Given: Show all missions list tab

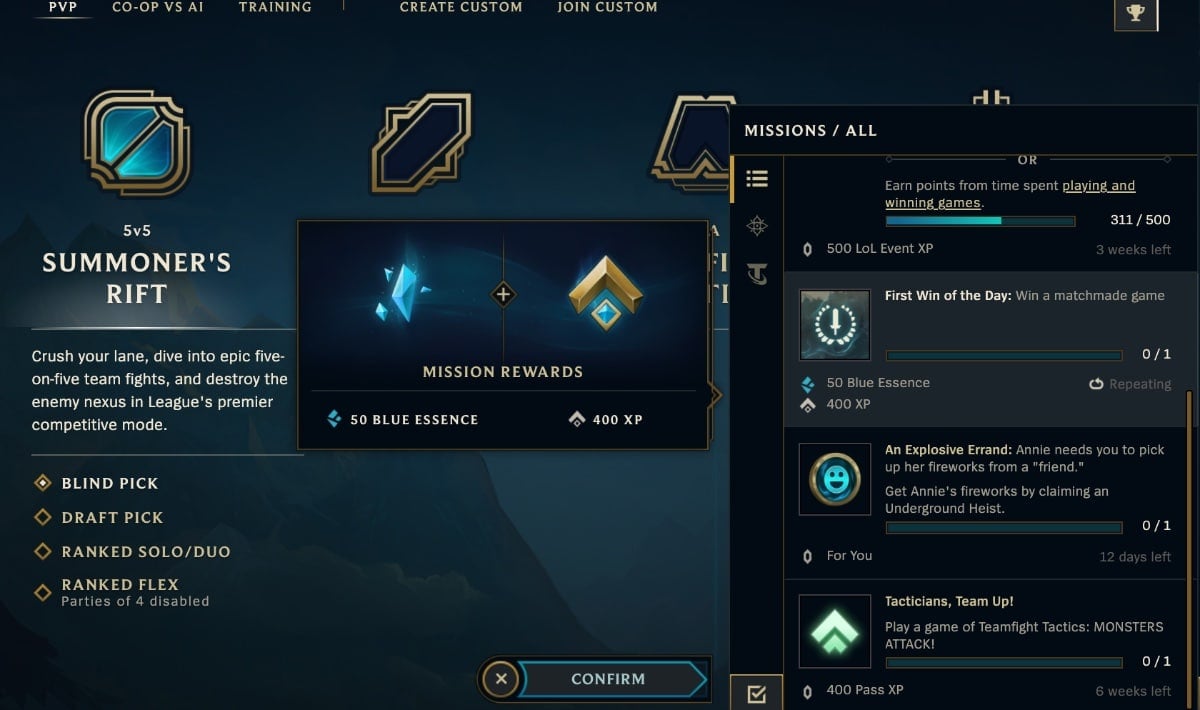Looking at the screenshot, I should pos(757,179).
